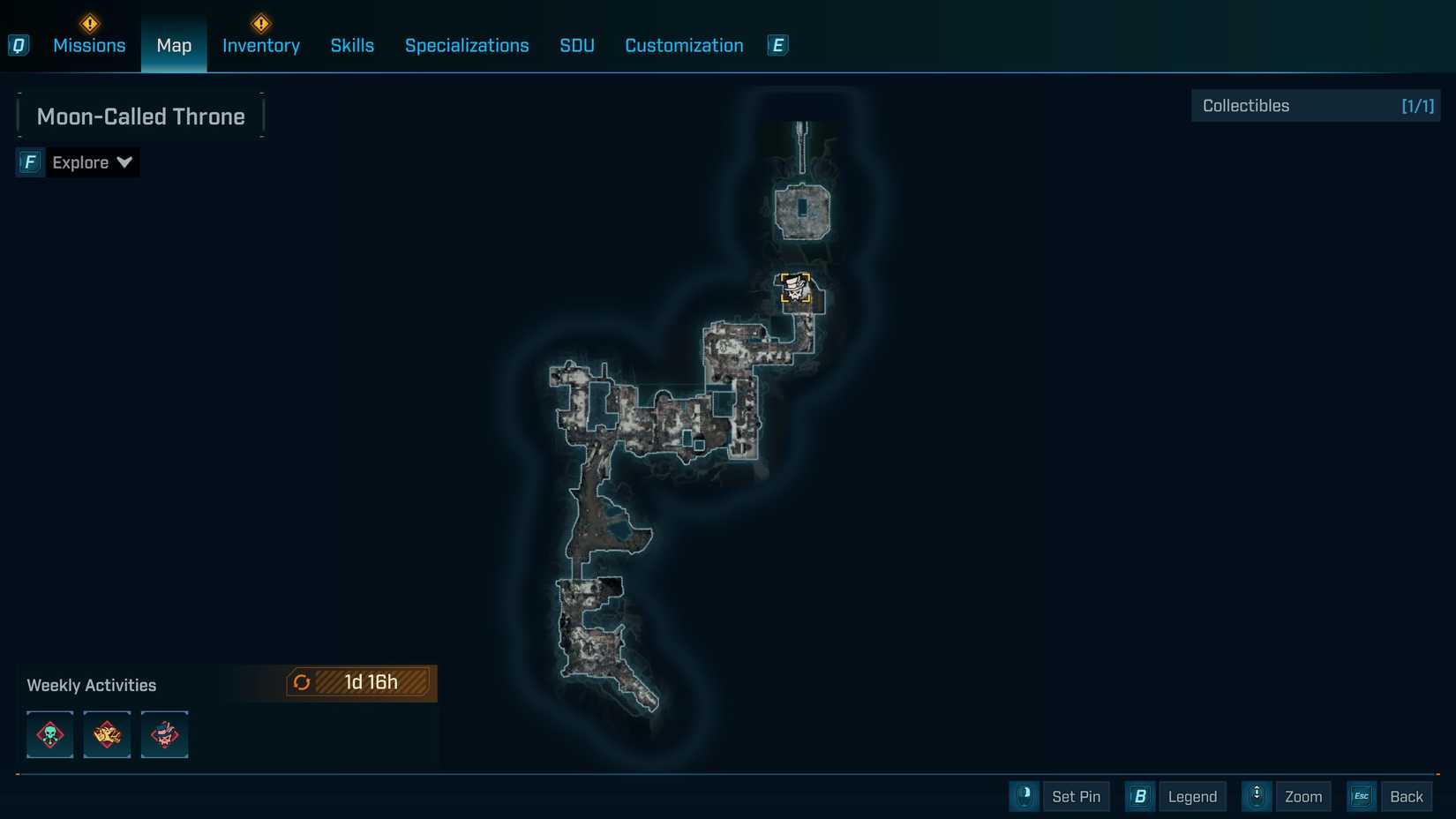1456x819 pixels.
Task: Click the E keybind icon after Customization
Action: tap(777, 45)
